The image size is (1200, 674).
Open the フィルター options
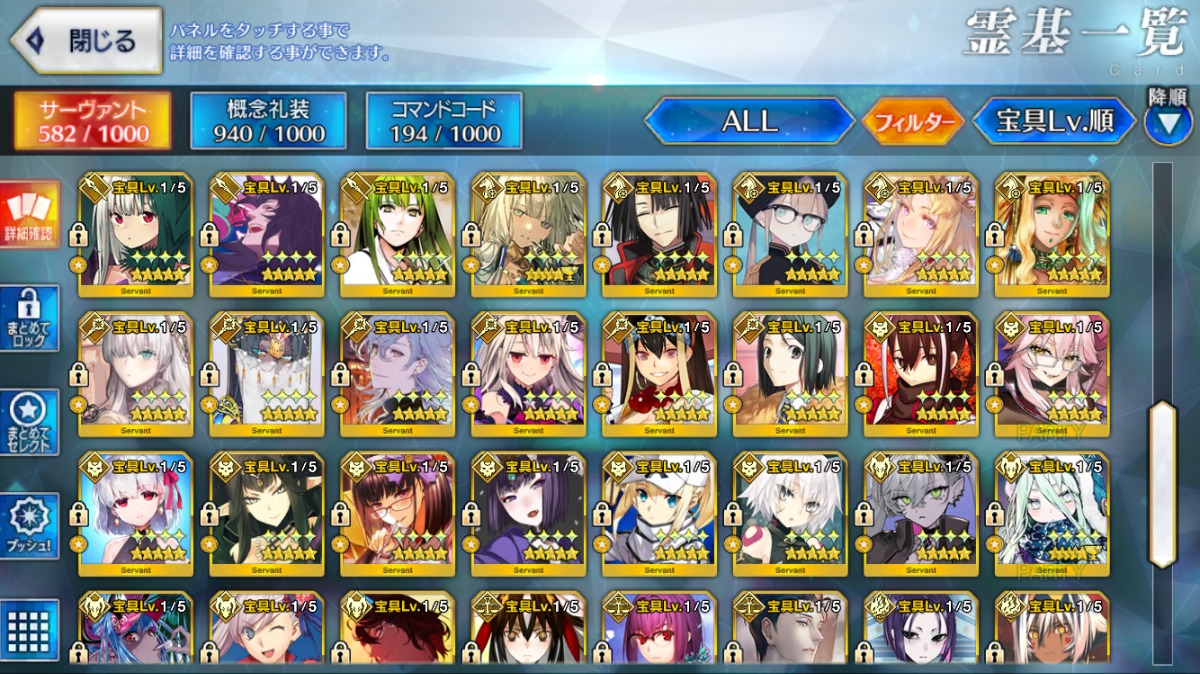[x=912, y=122]
